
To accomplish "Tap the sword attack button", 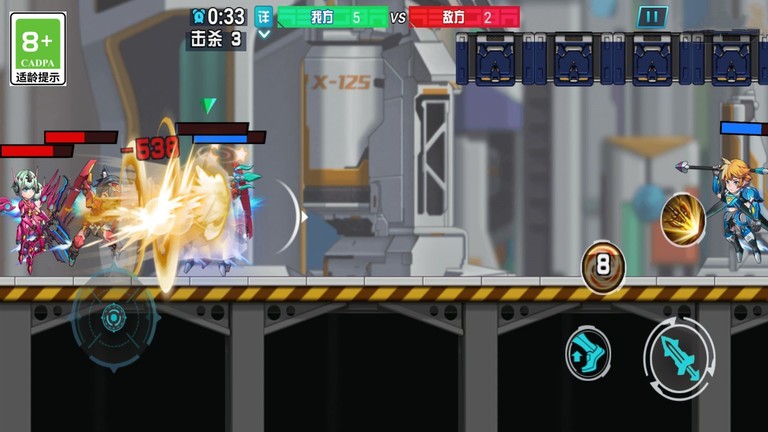I will pos(680,358).
